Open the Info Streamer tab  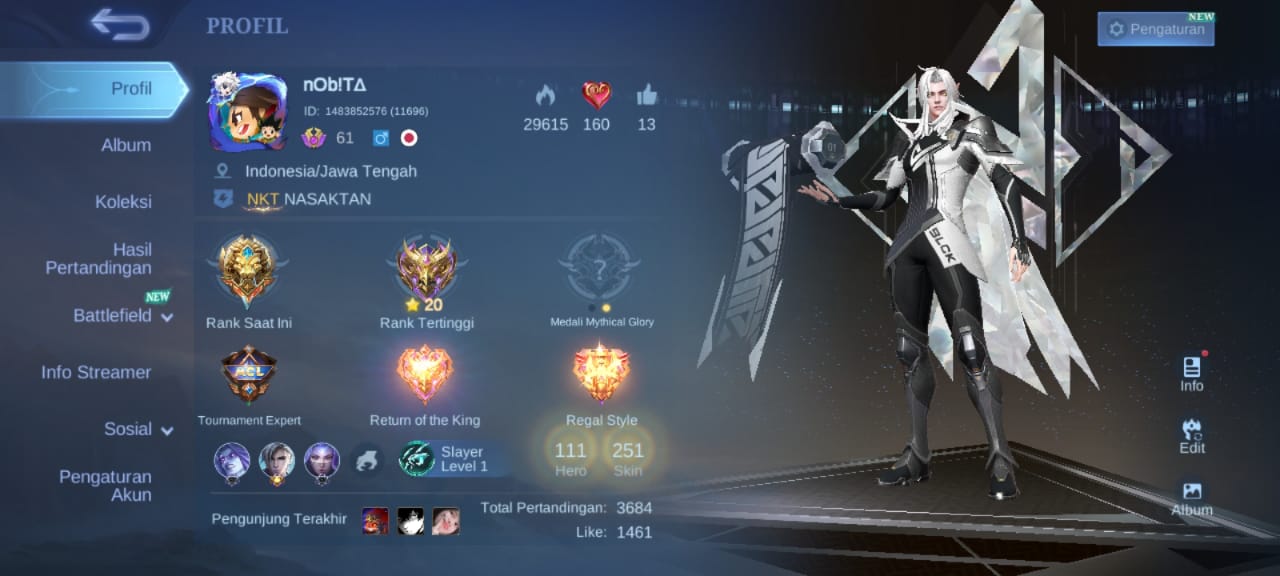(96, 372)
